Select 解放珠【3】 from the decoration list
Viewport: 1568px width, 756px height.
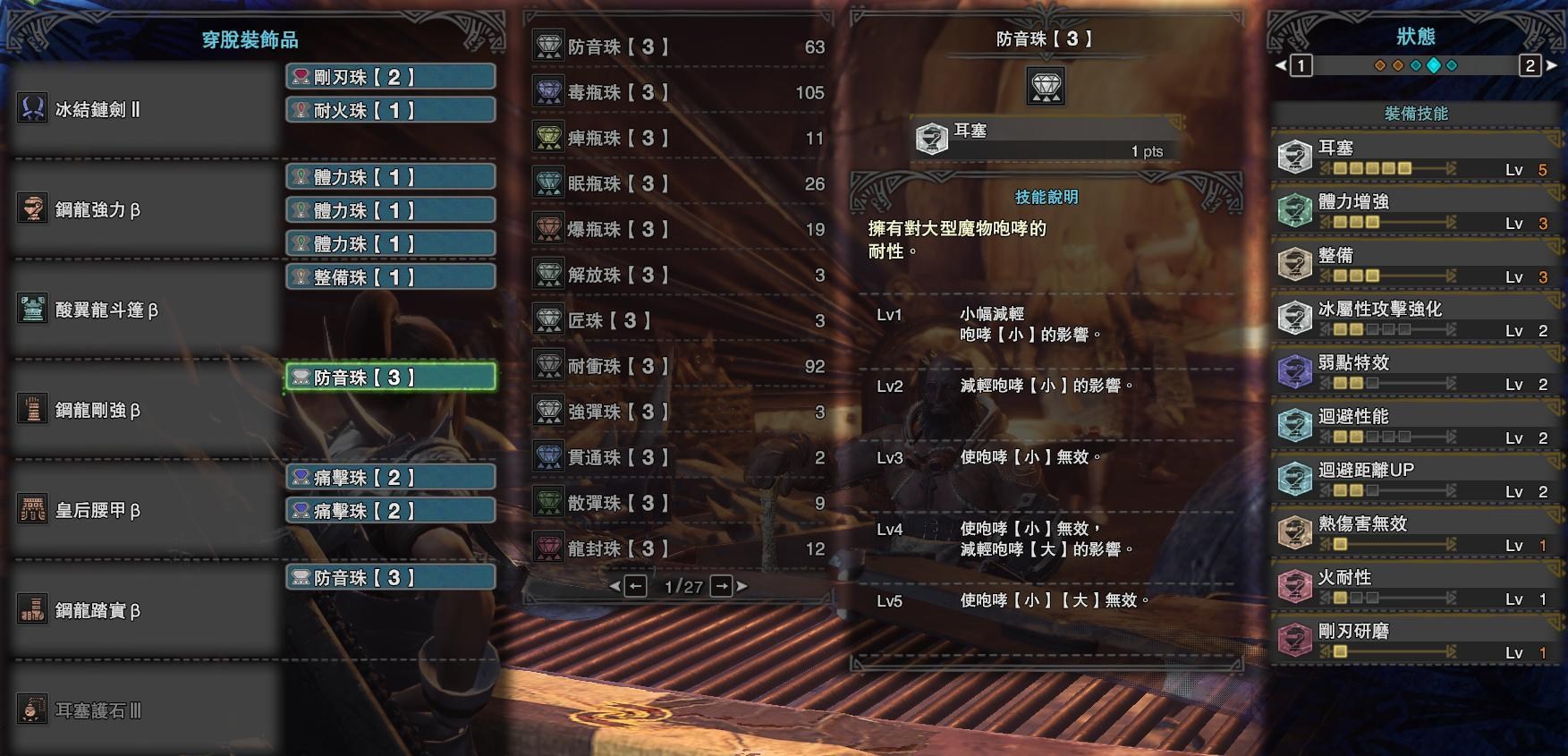(678, 275)
